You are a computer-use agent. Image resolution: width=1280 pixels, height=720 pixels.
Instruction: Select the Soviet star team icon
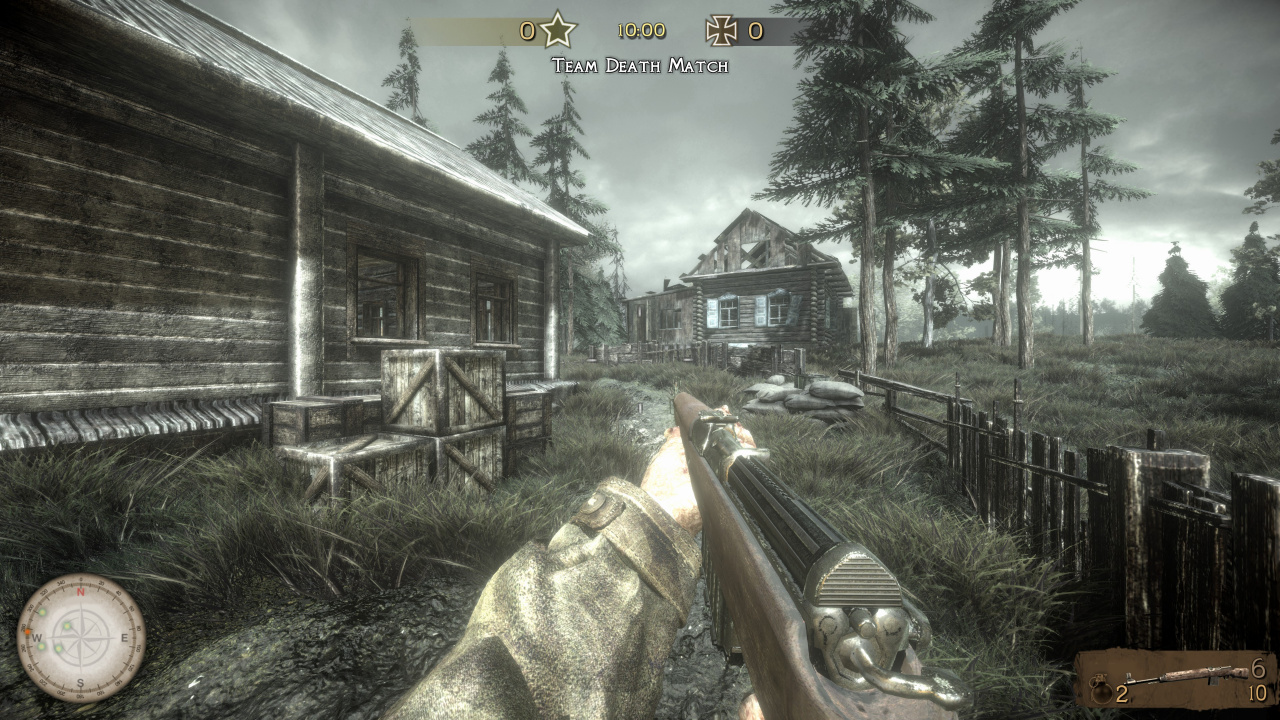pos(558,30)
